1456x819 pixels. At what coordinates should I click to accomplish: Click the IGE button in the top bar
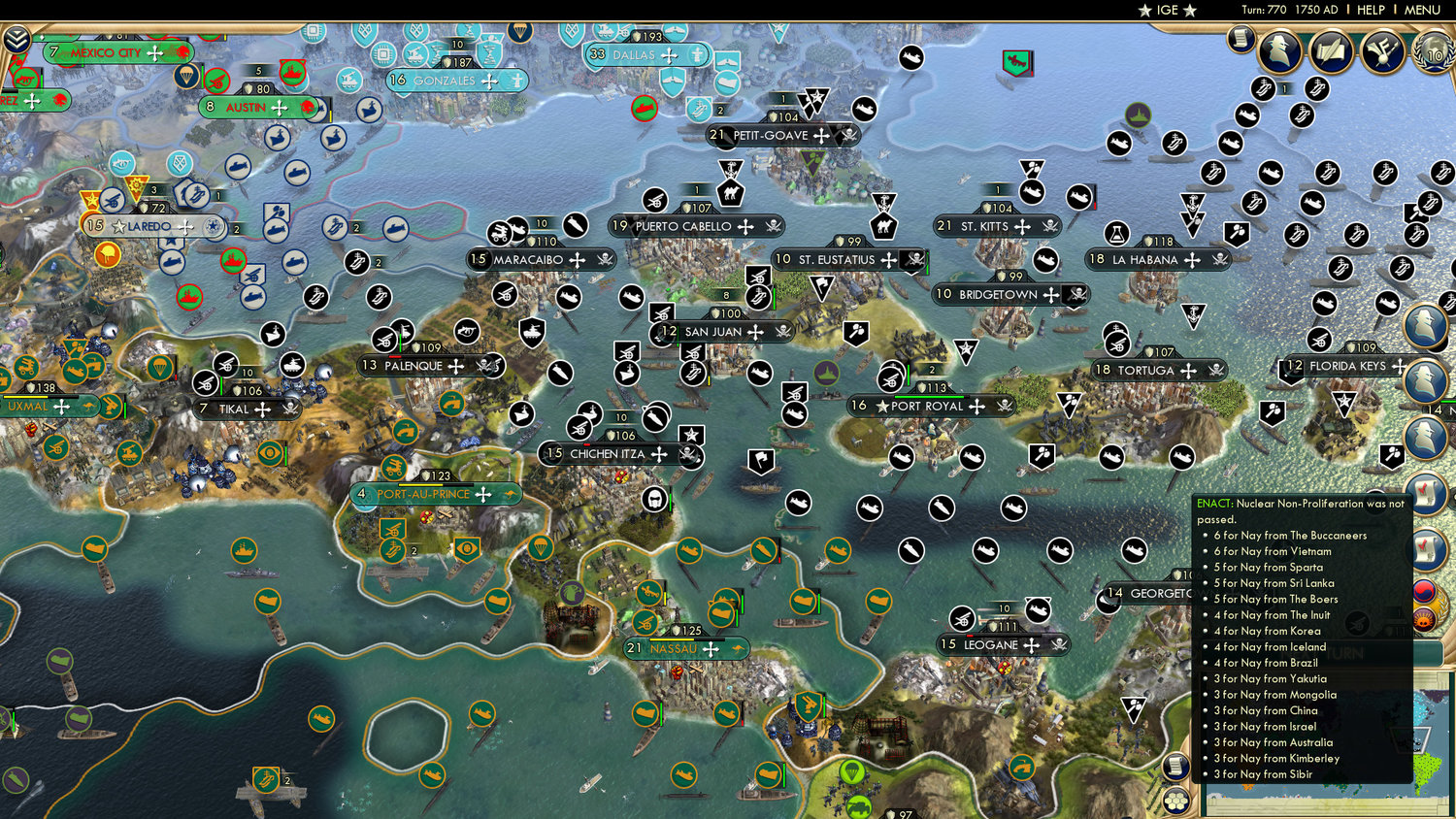(x=1165, y=10)
